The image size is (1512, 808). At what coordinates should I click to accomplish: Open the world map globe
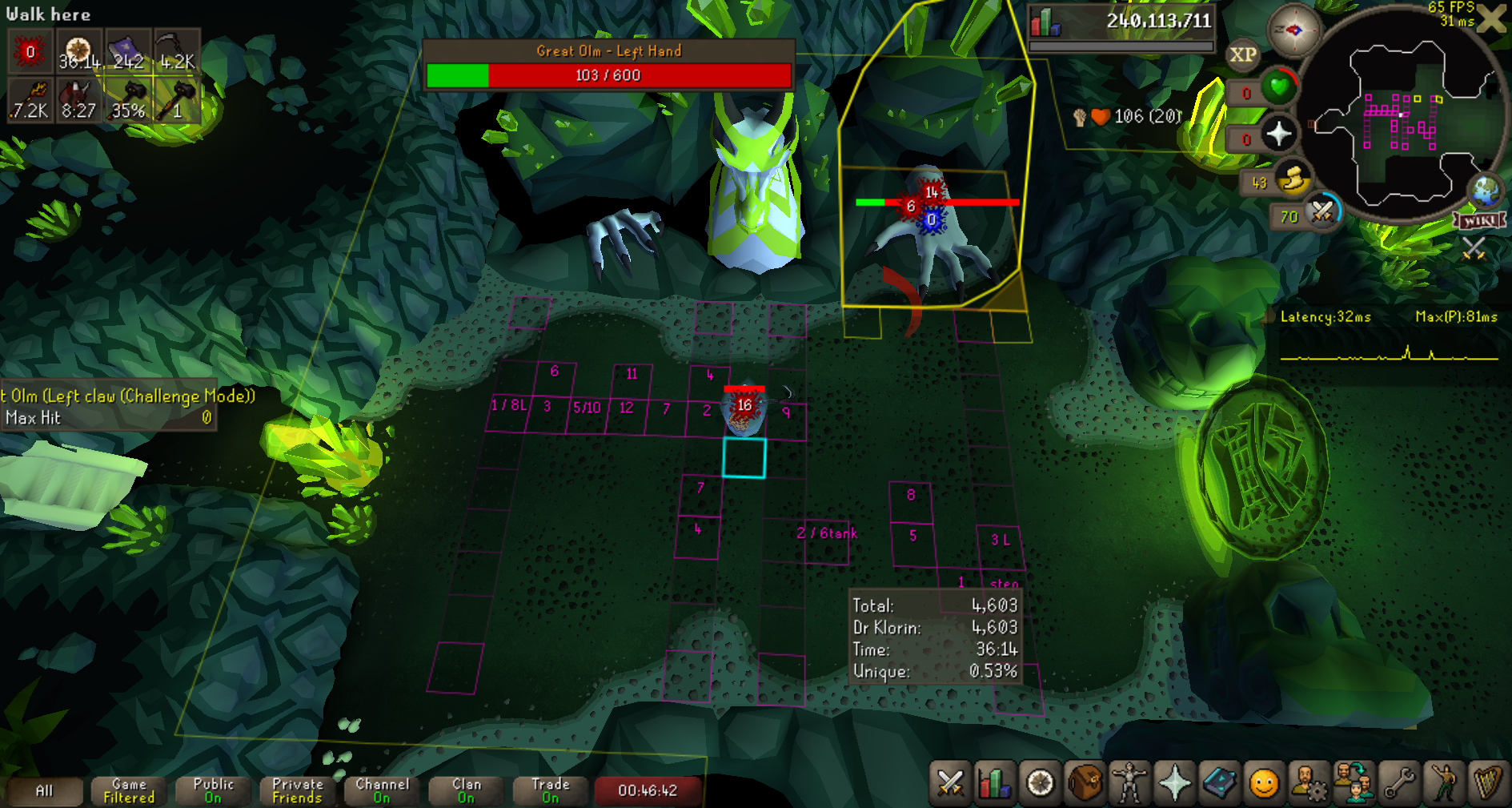pyautogui.click(x=1486, y=191)
